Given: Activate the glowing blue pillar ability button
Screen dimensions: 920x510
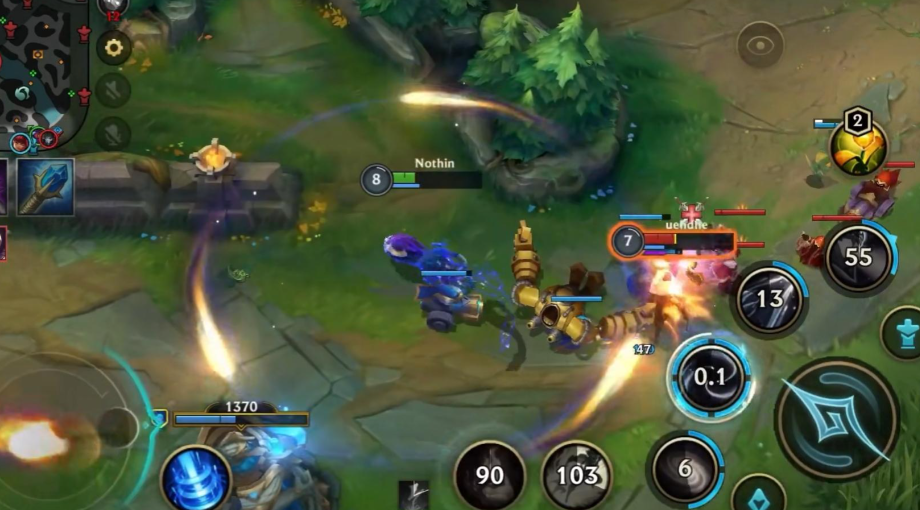Looking at the screenshot, I should (x=196, y=478).
